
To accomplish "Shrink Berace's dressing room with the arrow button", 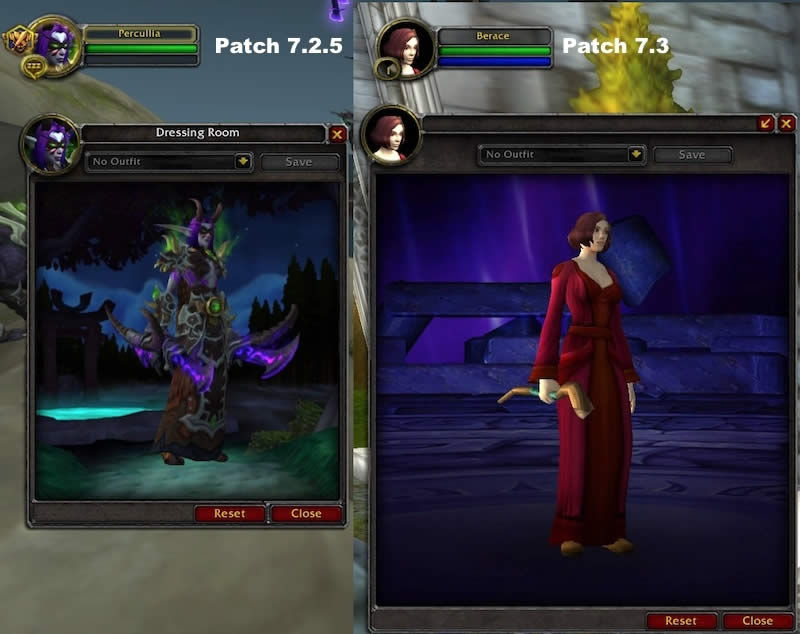I will (766, 122).
